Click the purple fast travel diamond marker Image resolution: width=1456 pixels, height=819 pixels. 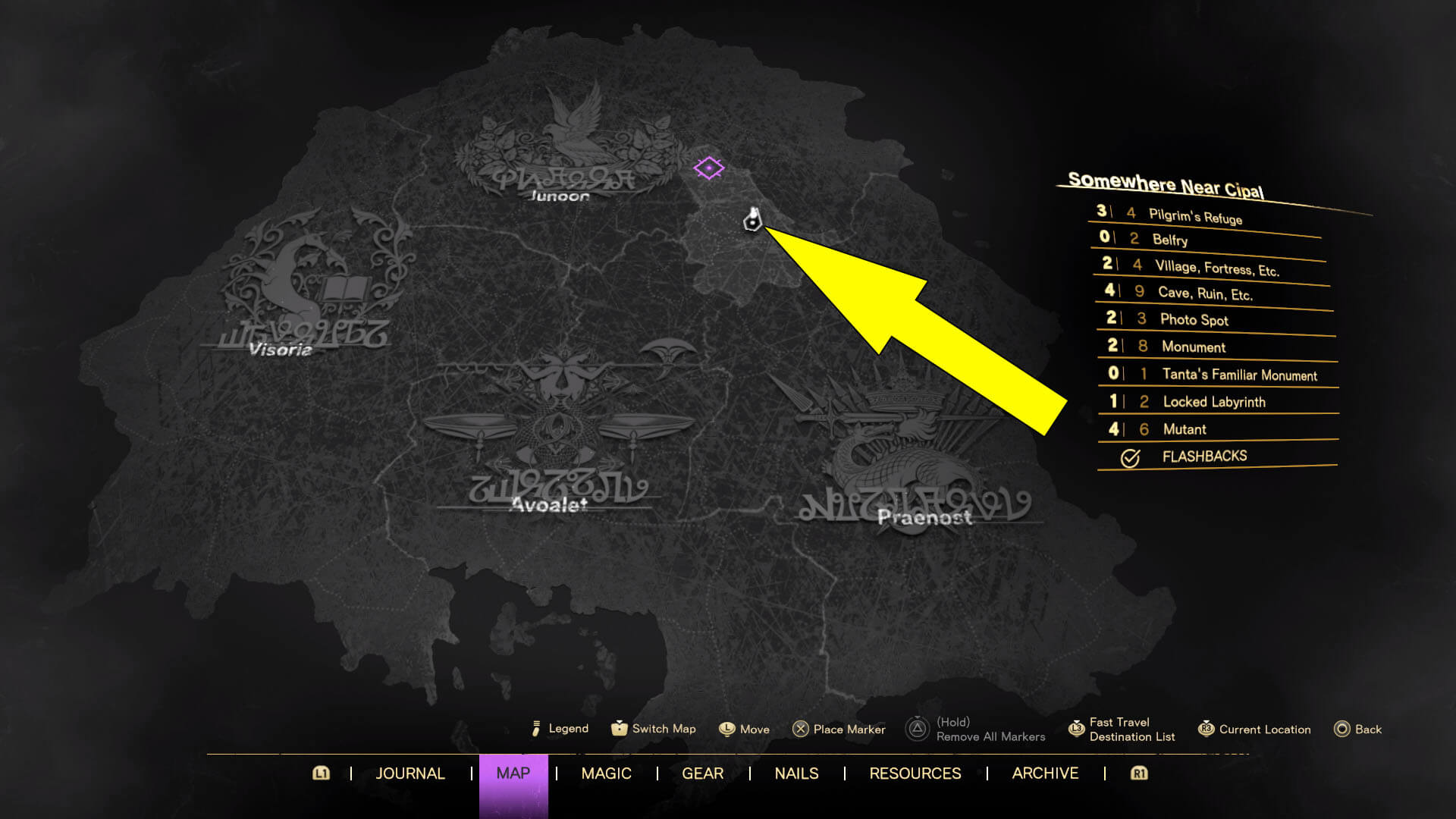pos(709,168)
